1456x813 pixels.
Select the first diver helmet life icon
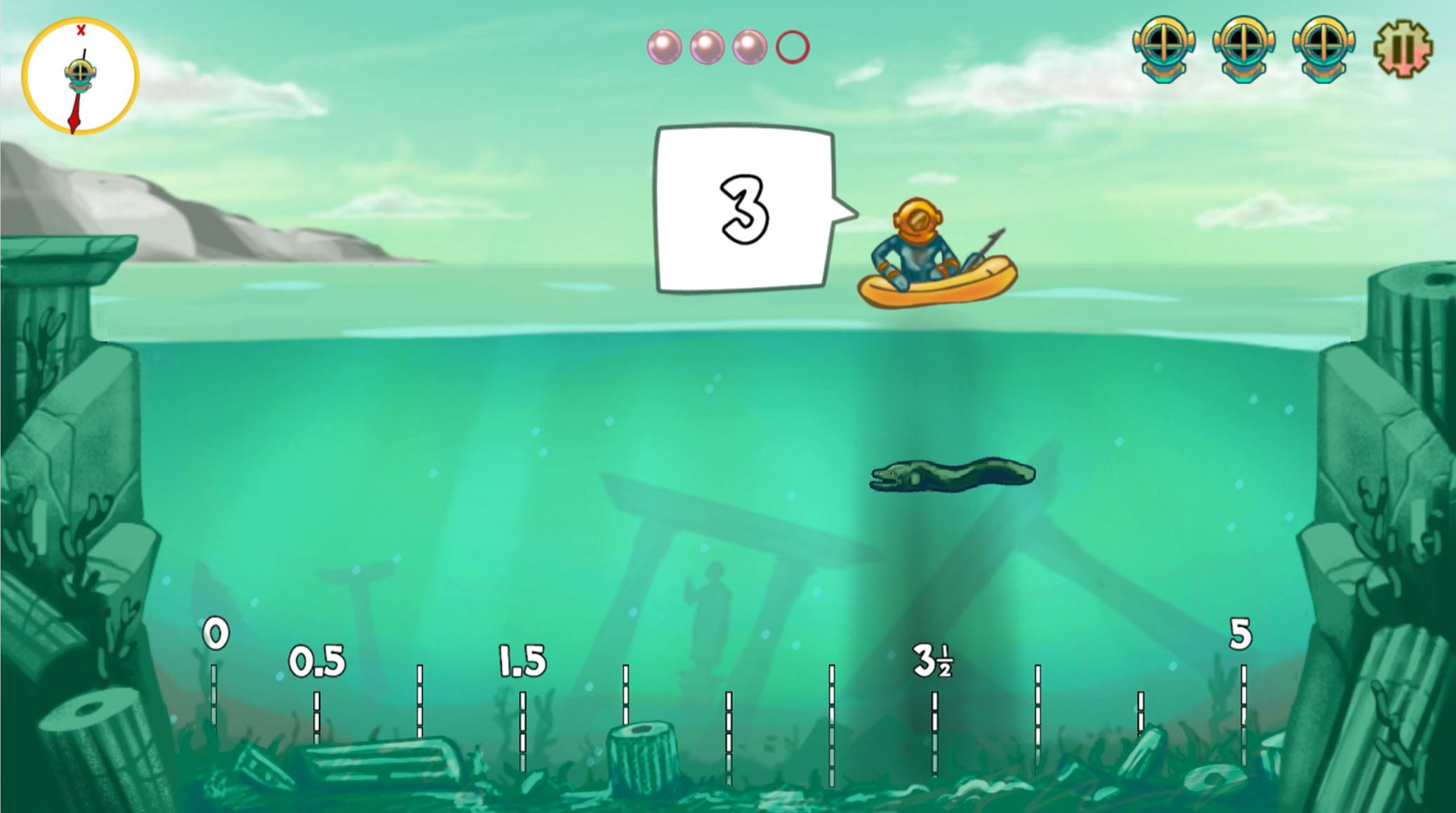(x=1163, y=48)
